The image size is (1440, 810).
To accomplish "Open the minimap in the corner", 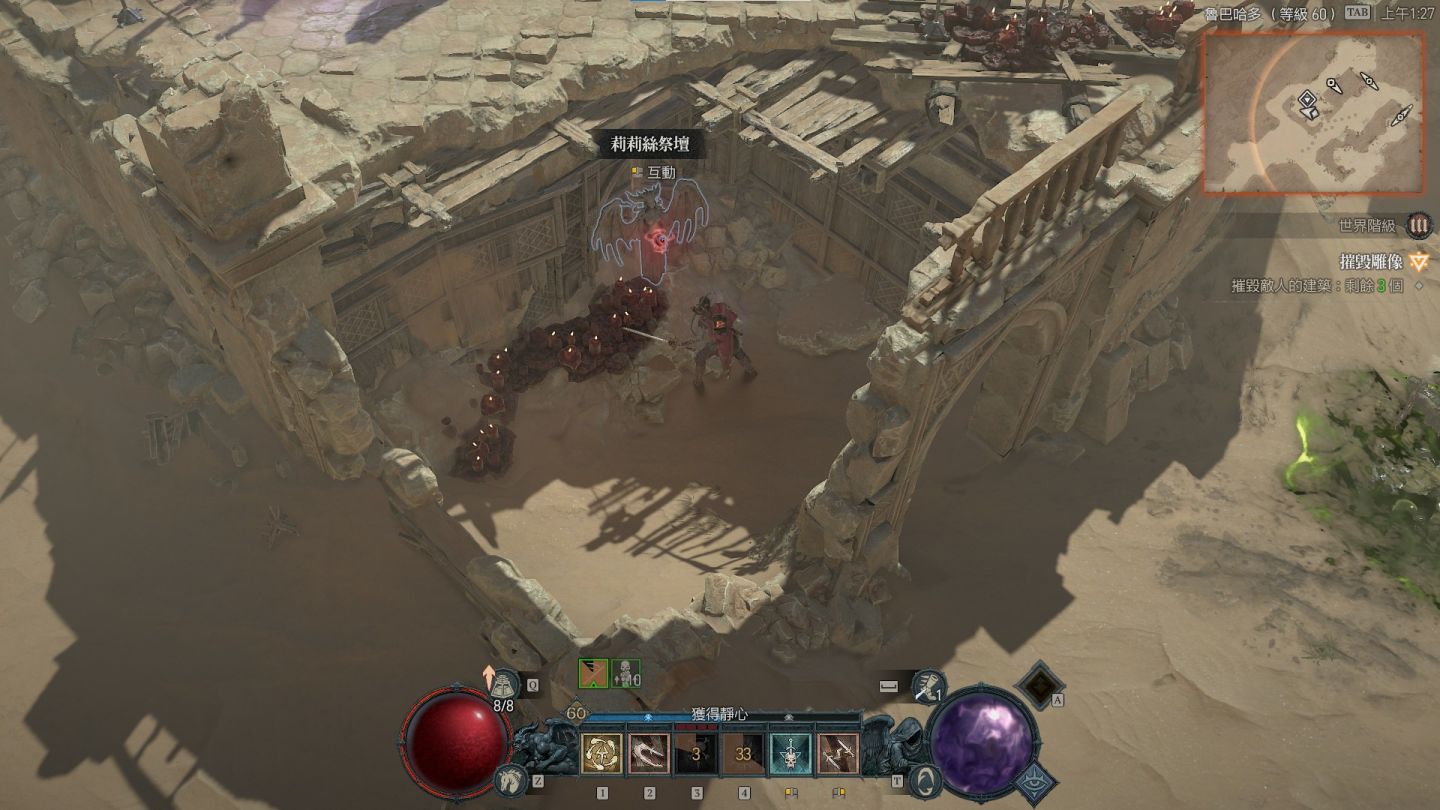I will [1313, 112].
